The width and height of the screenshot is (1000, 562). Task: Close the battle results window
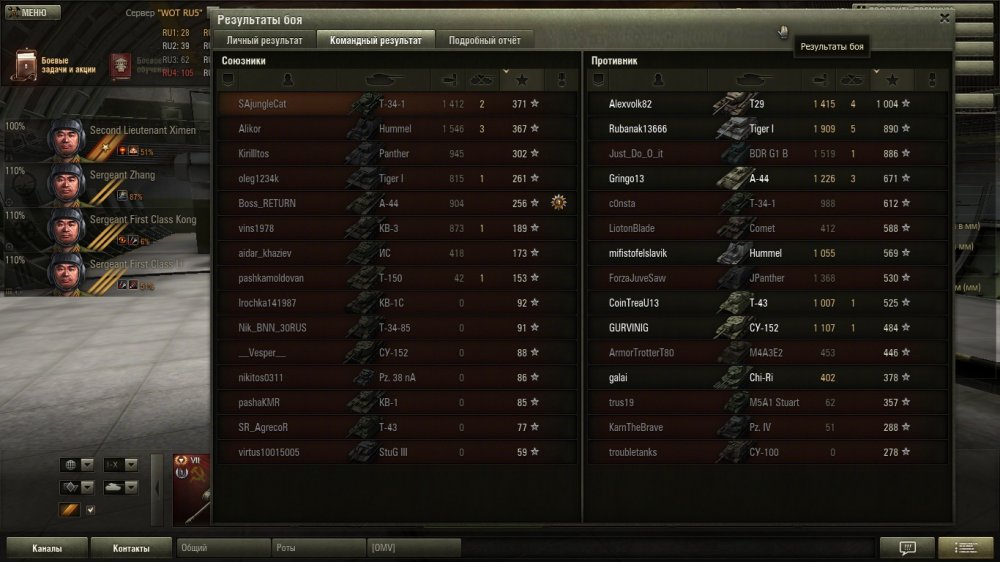click(944, 18)
